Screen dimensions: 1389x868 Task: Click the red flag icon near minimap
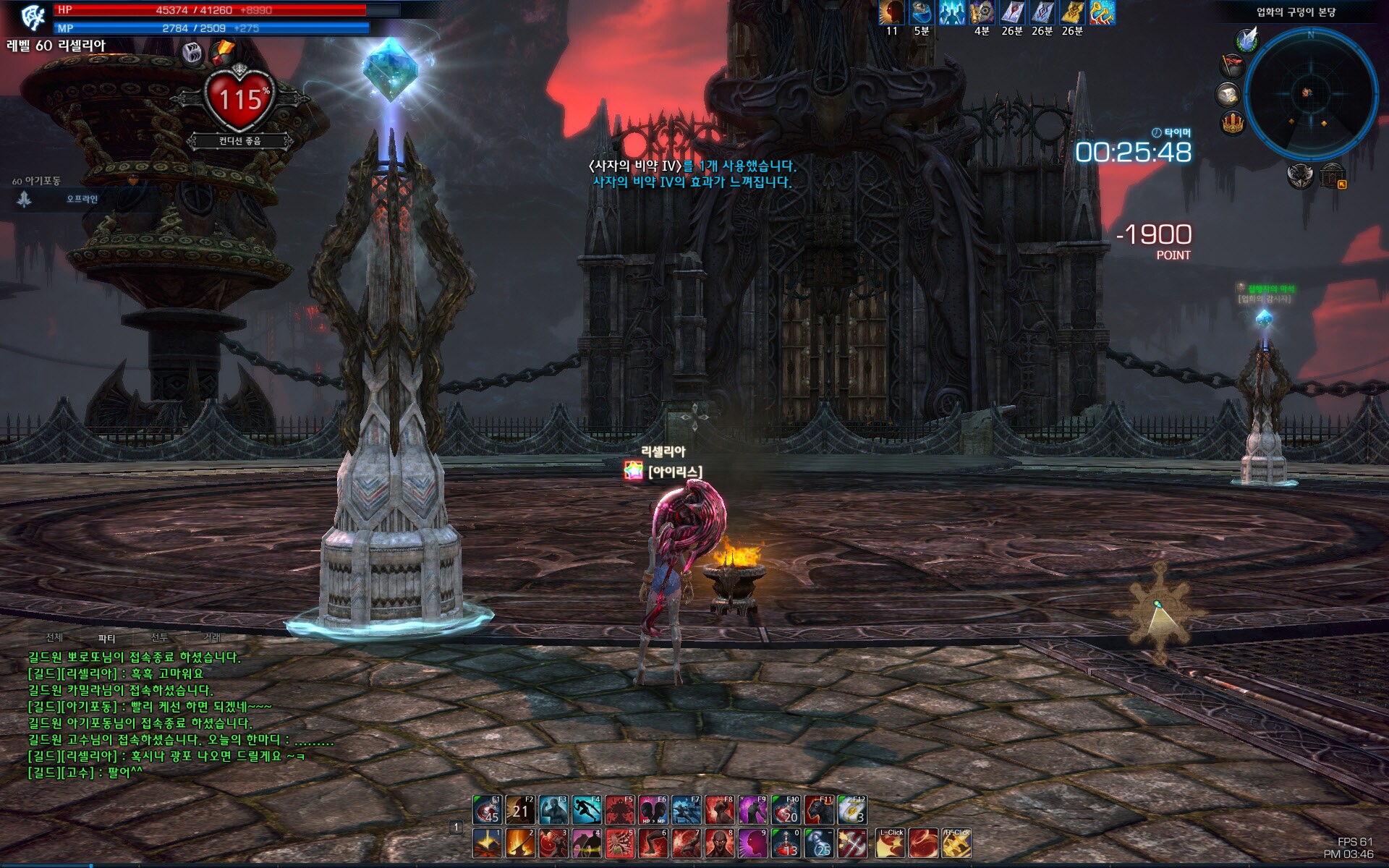[x=1231, y=66]
